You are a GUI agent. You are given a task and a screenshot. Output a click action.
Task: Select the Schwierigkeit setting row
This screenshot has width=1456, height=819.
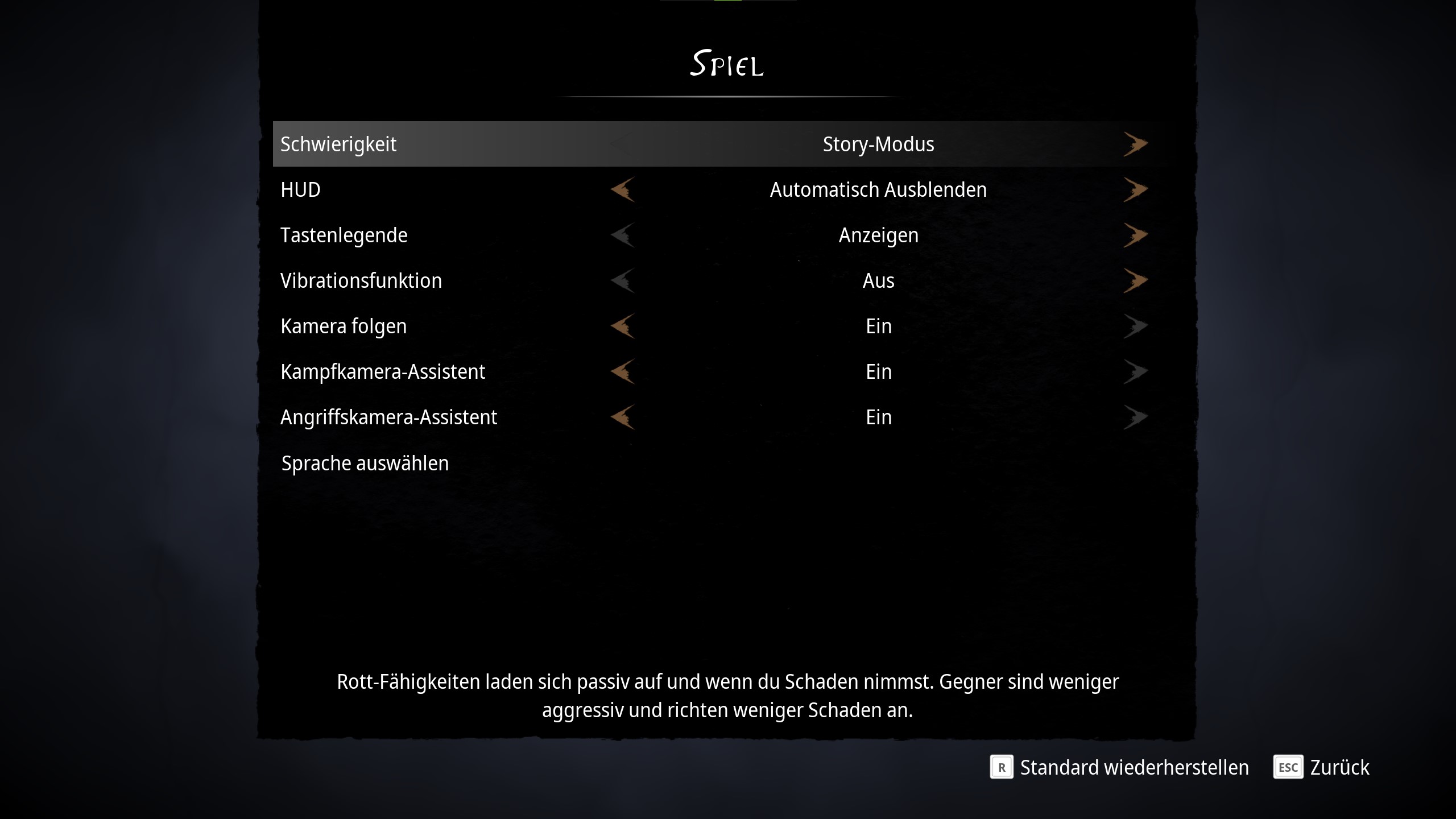click(338, 144)
